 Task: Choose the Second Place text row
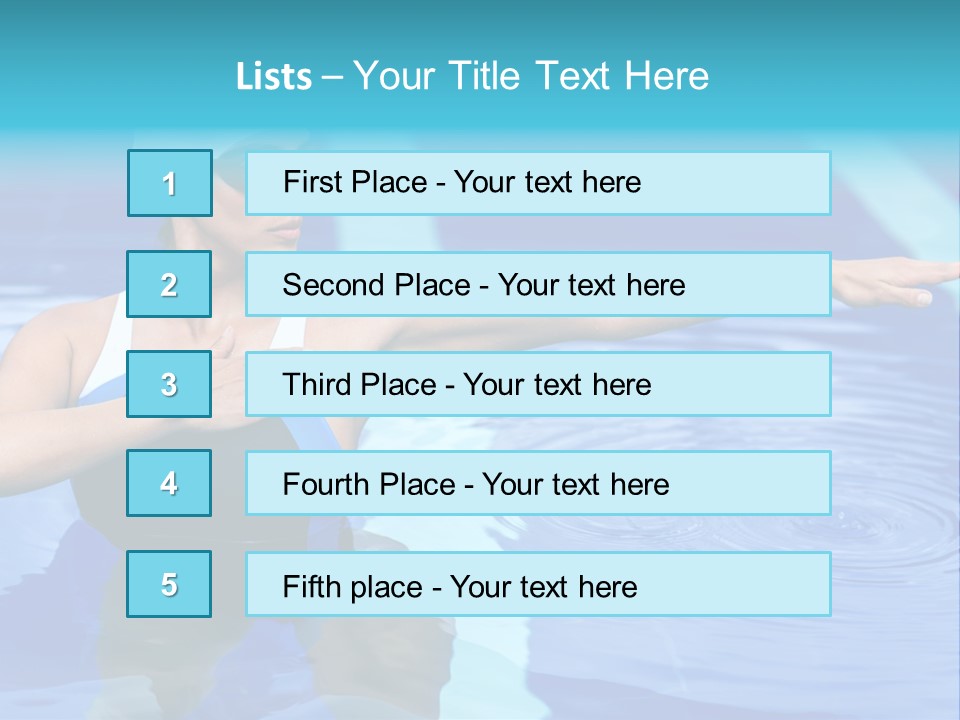538,284
